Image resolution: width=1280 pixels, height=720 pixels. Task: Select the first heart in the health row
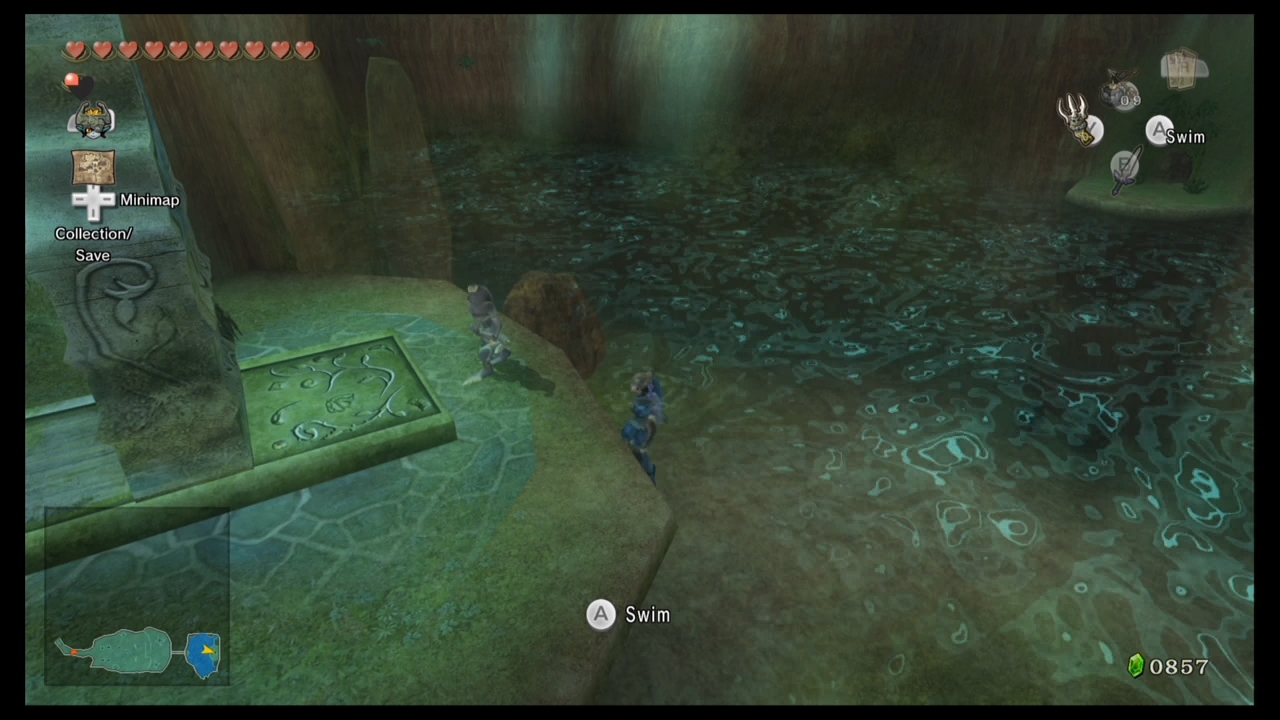(x=76, y=50)
